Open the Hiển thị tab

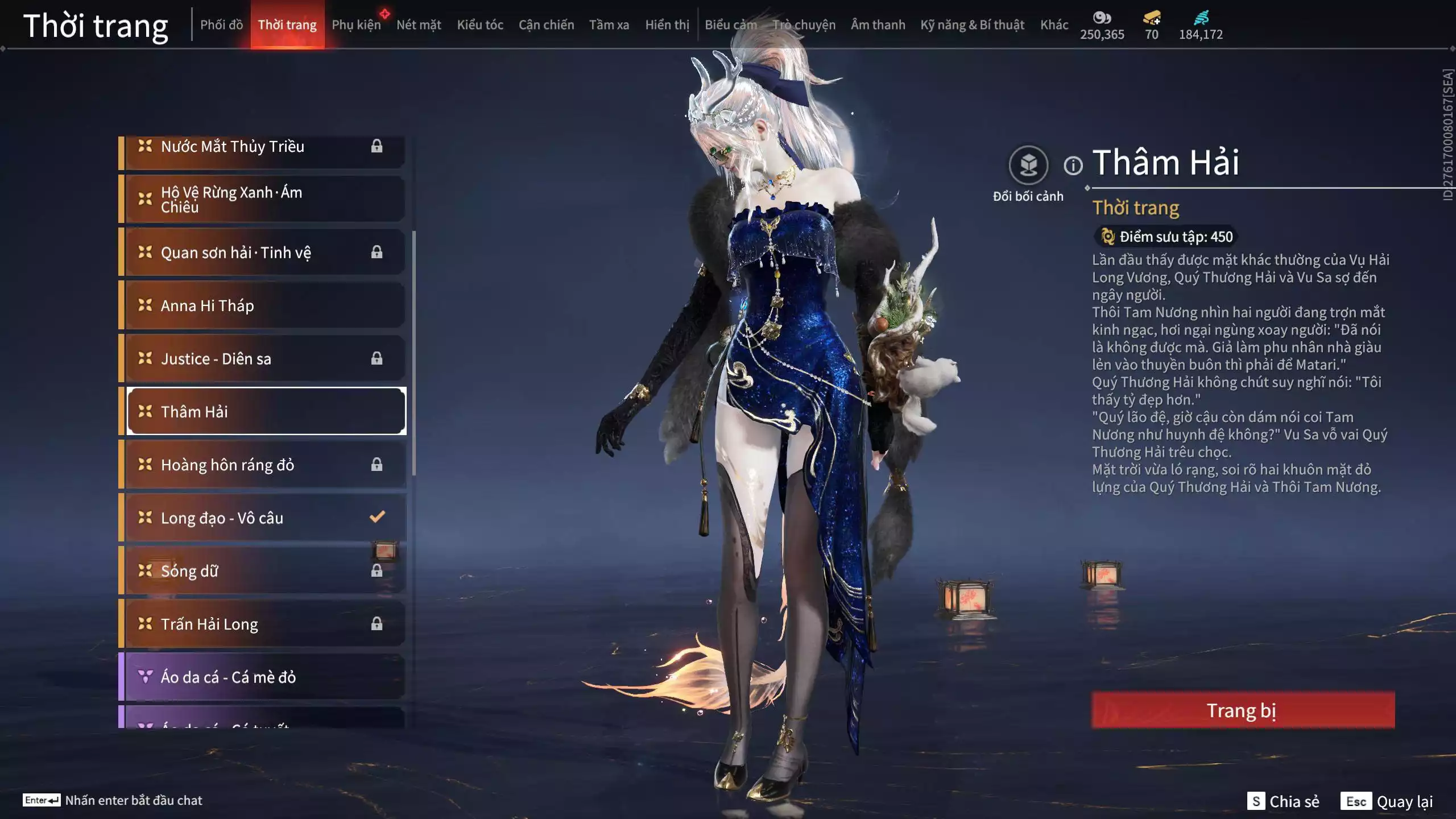(x=667, y=25)
